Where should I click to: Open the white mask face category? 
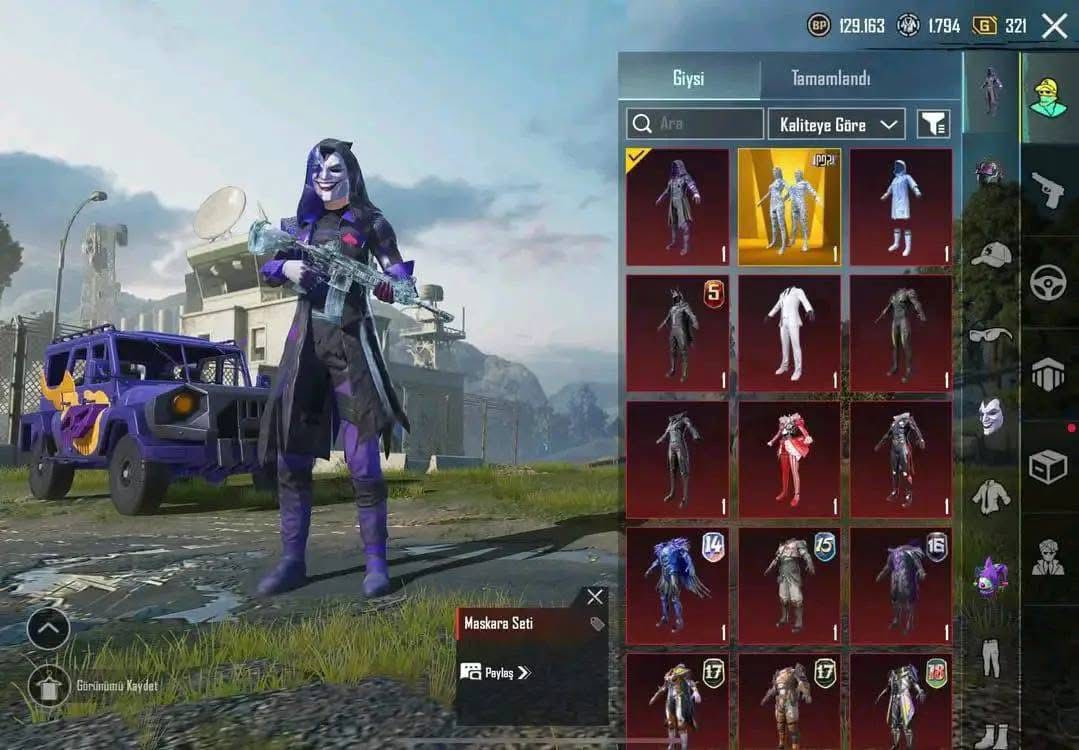[x=990, y=415]
